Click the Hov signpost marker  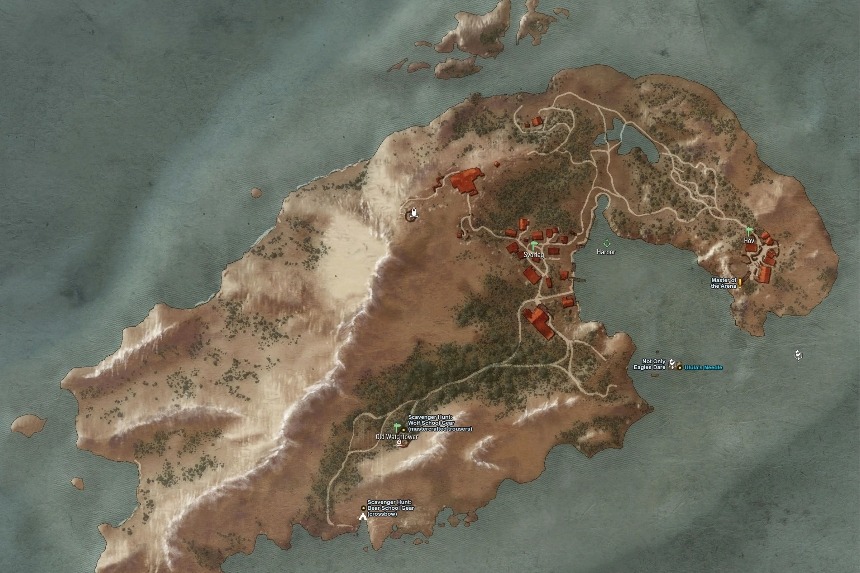[748, 231]
